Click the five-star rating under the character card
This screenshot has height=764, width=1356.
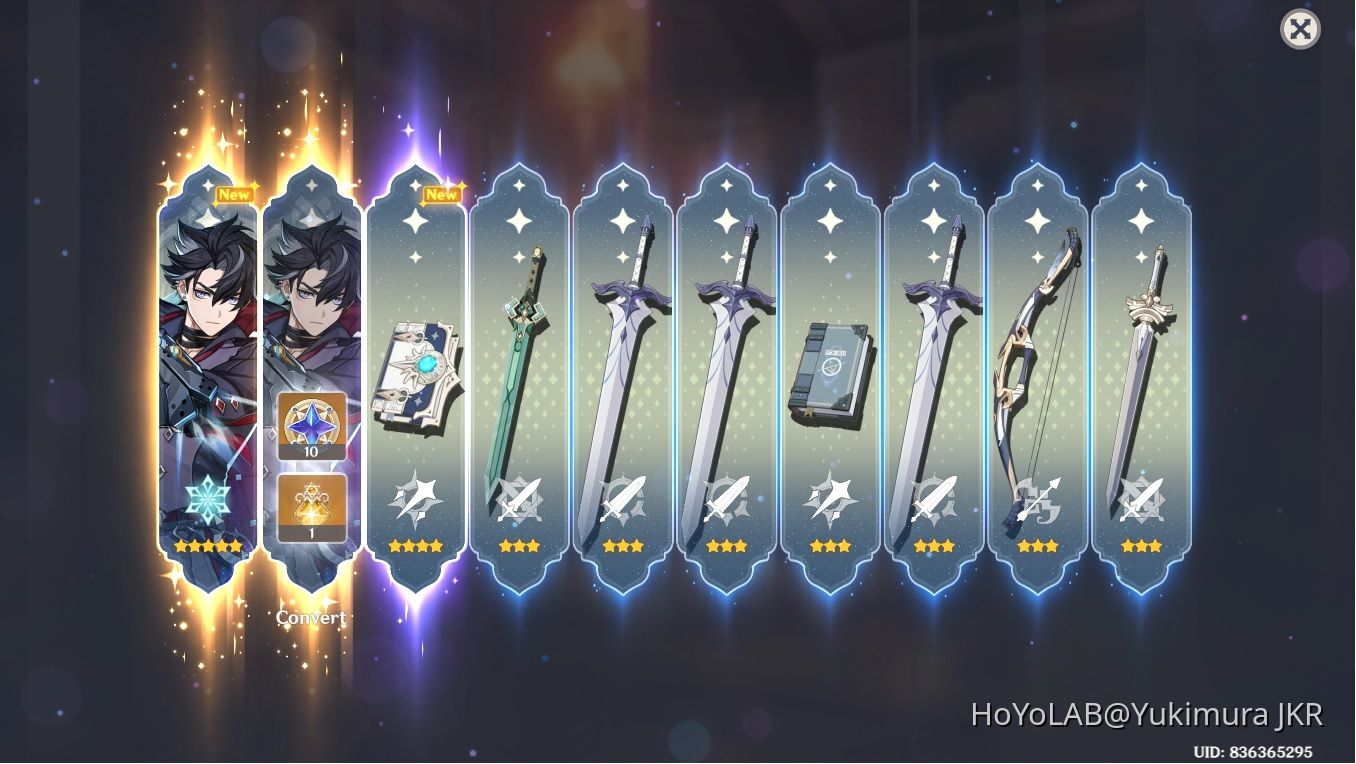tap(205, 545)
